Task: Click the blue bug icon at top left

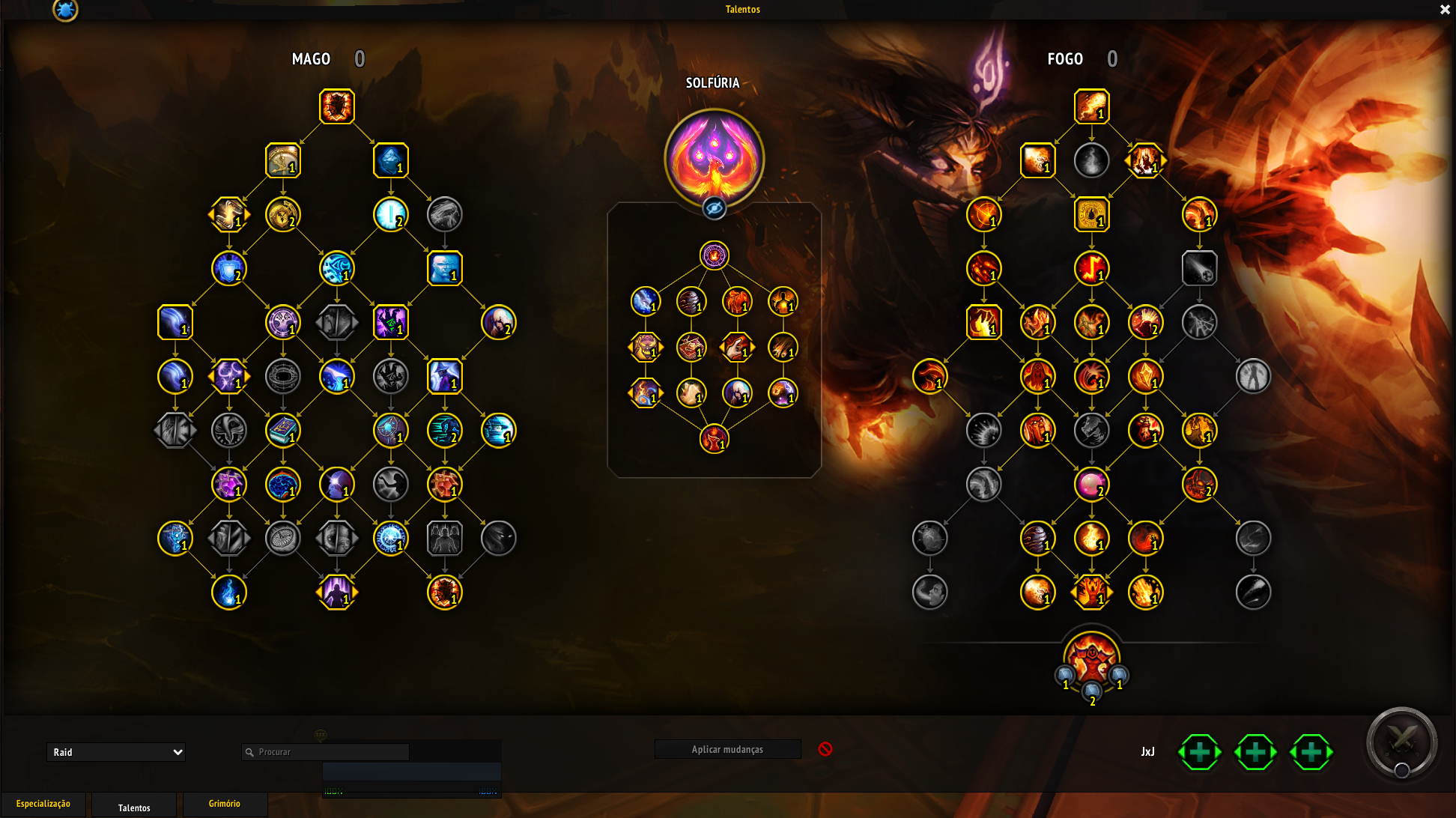Action: point(65,10)
